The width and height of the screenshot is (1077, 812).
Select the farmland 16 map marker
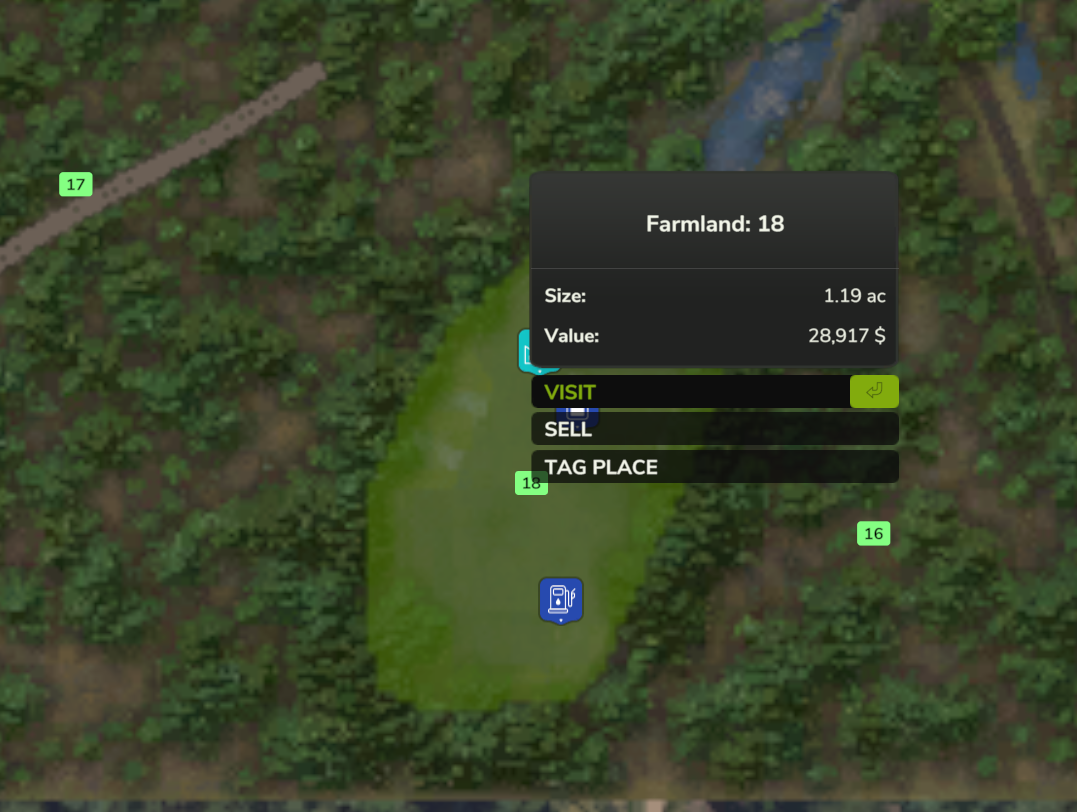point(873,534)
